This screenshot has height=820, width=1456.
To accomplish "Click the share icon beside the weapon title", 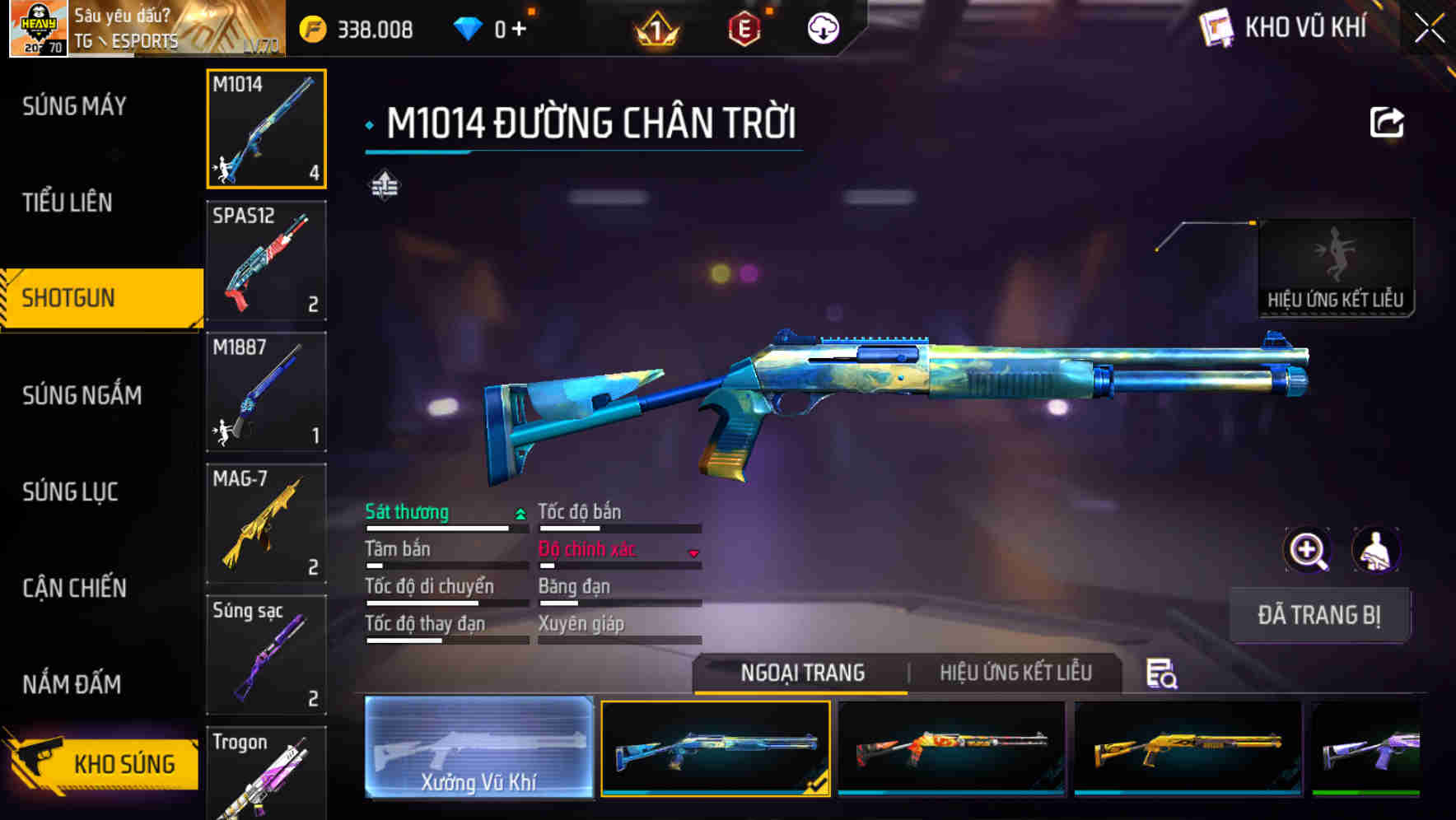I will (1386, 123).
